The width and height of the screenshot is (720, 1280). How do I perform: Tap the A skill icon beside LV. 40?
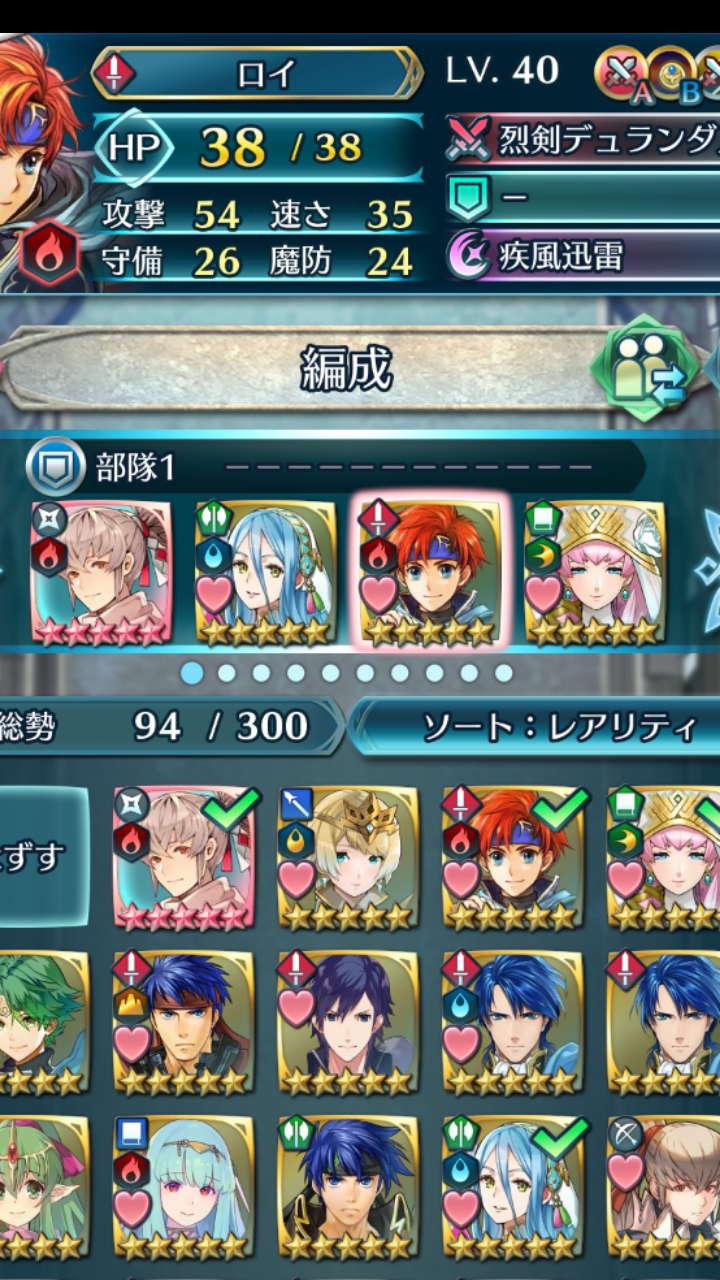tap(620, 72)
